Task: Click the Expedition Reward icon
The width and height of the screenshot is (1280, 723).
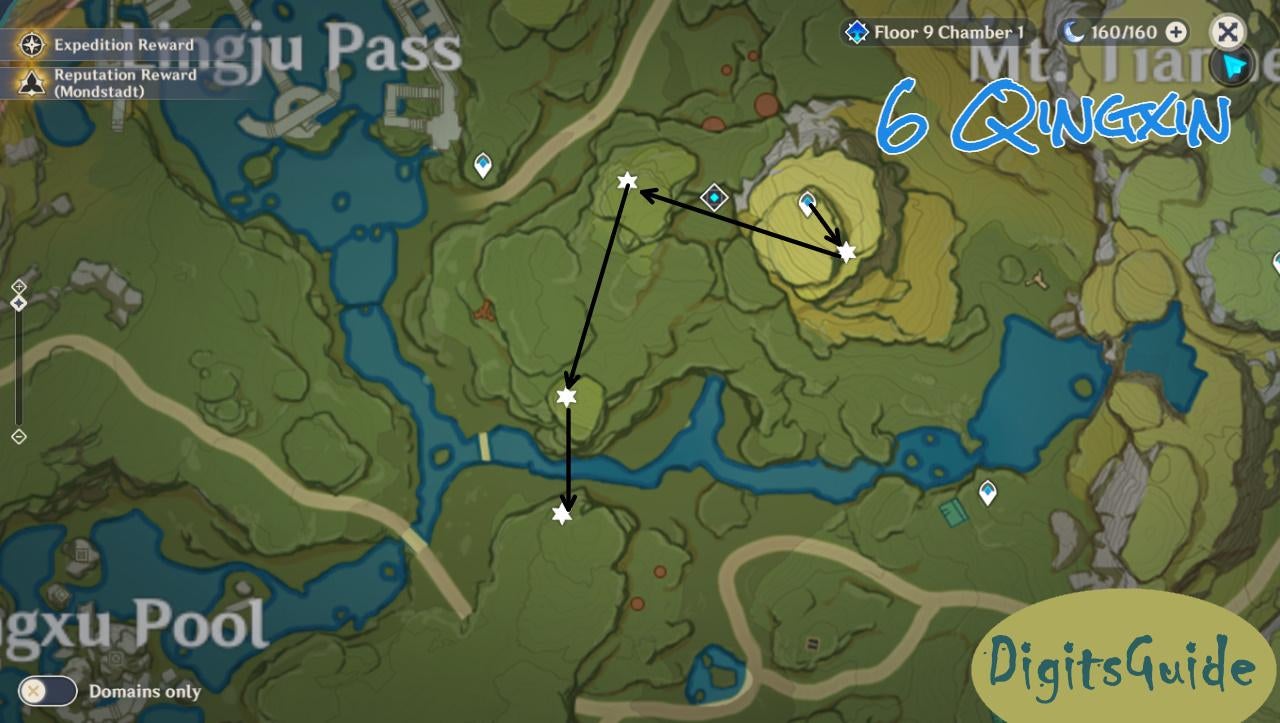Action: pos(33,44)
